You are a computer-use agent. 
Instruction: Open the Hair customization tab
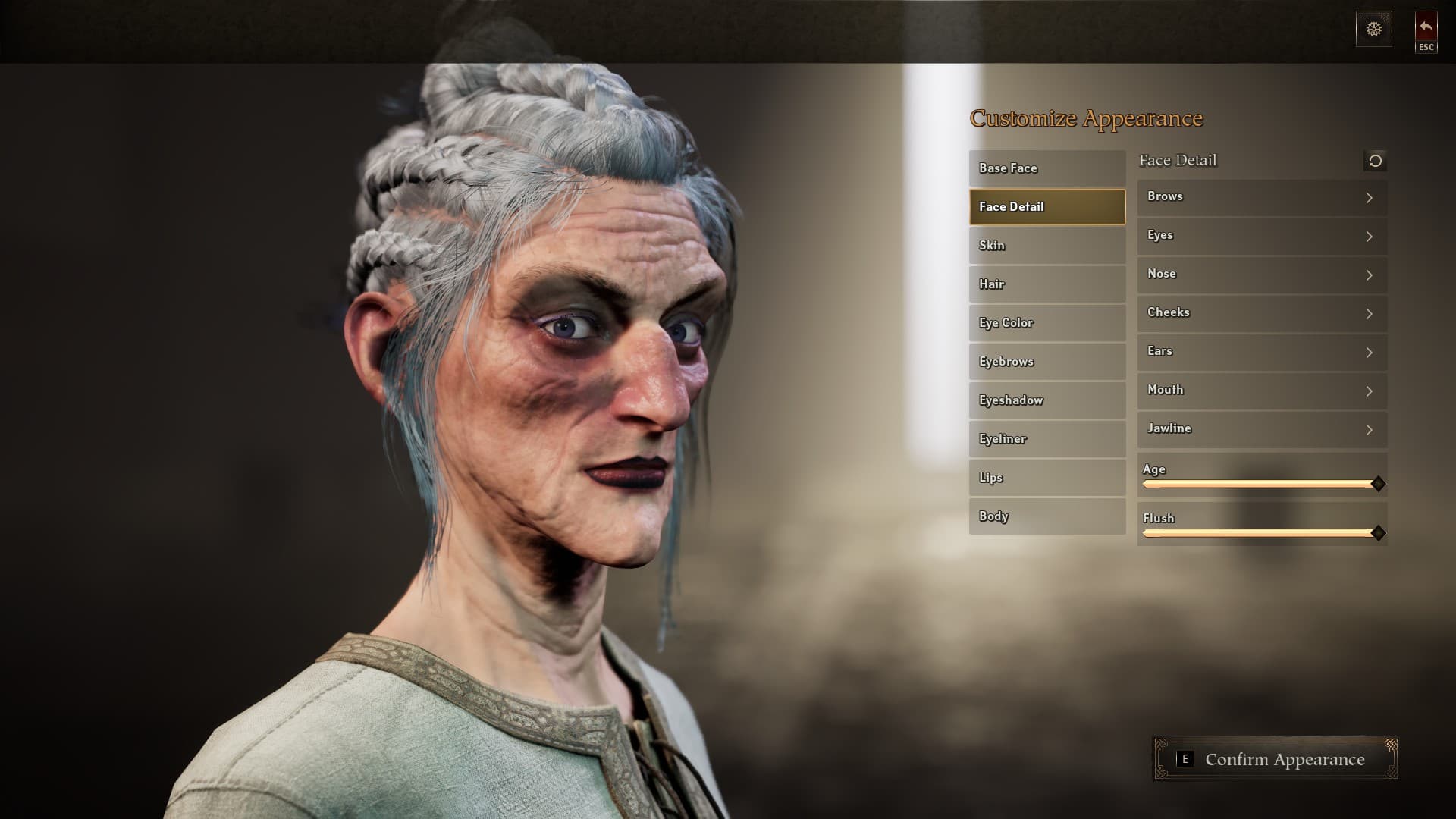pos(1046,284)
